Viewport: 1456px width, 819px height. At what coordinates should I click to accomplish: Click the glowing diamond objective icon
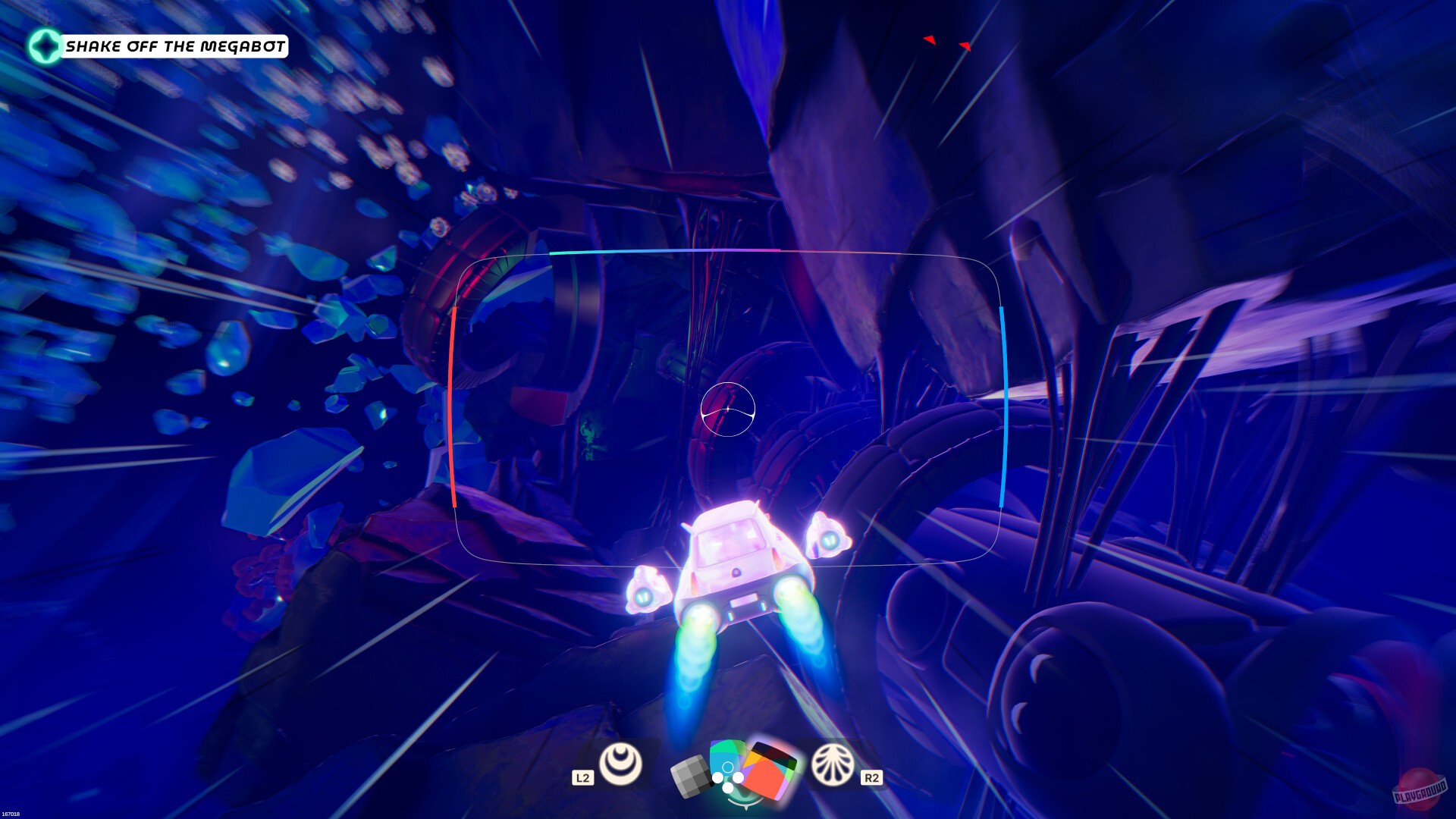[x=45, y=45]
